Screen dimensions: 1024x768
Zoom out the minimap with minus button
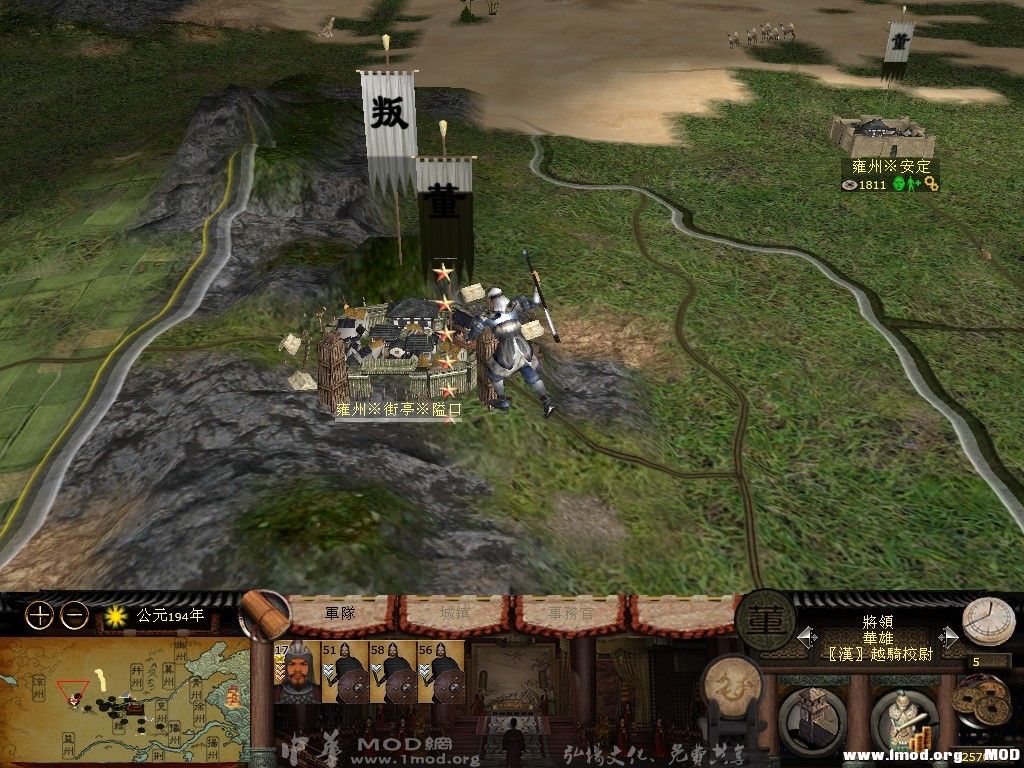pos(74,616)
